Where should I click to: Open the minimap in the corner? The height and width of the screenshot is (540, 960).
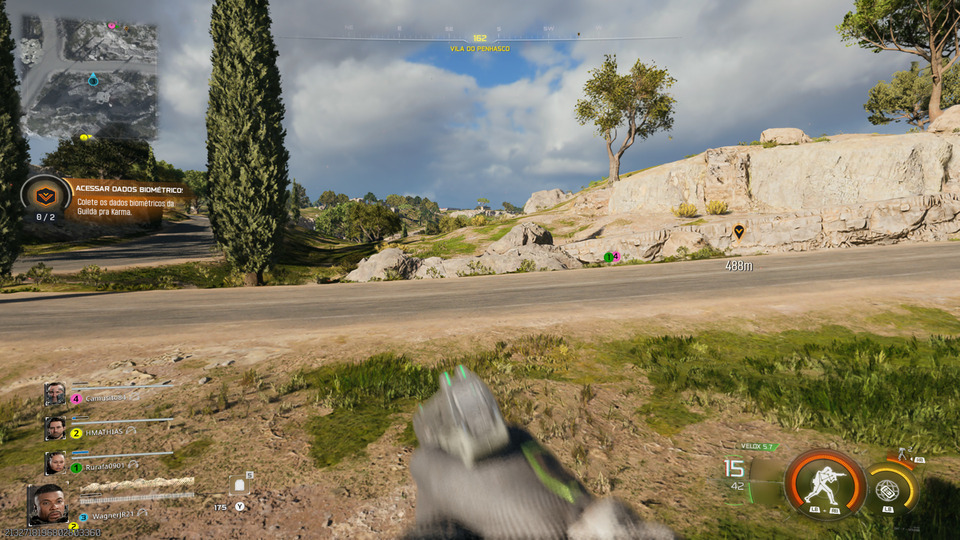(x=89, y=77)
